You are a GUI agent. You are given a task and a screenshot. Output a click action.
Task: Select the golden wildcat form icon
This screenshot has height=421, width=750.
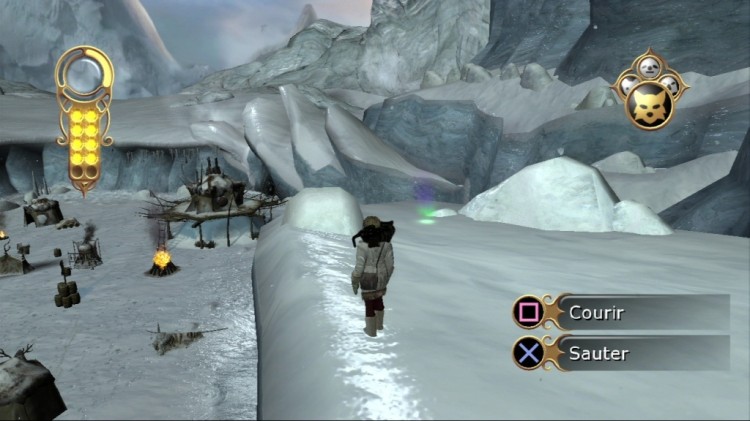[x=647, y=104]
